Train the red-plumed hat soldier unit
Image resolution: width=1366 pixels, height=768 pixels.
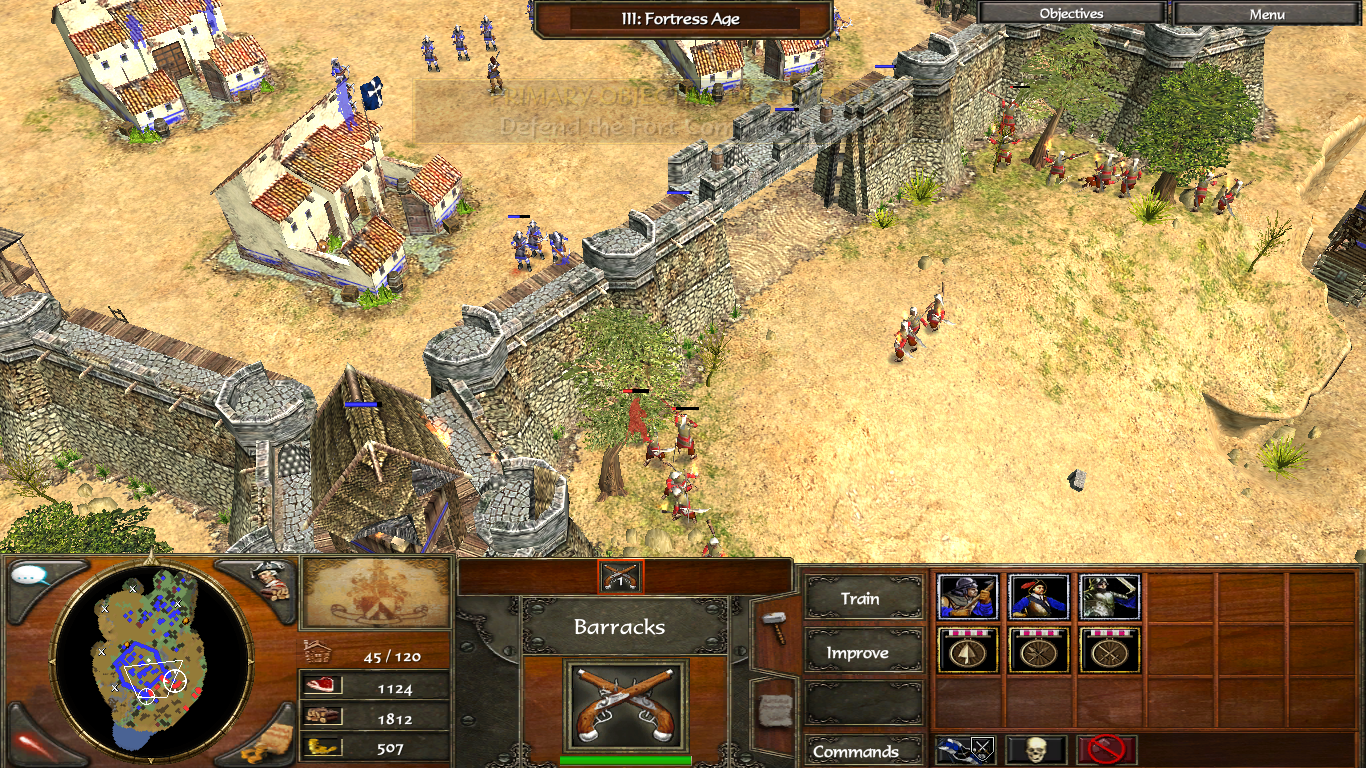click(x=1038, y=597)
